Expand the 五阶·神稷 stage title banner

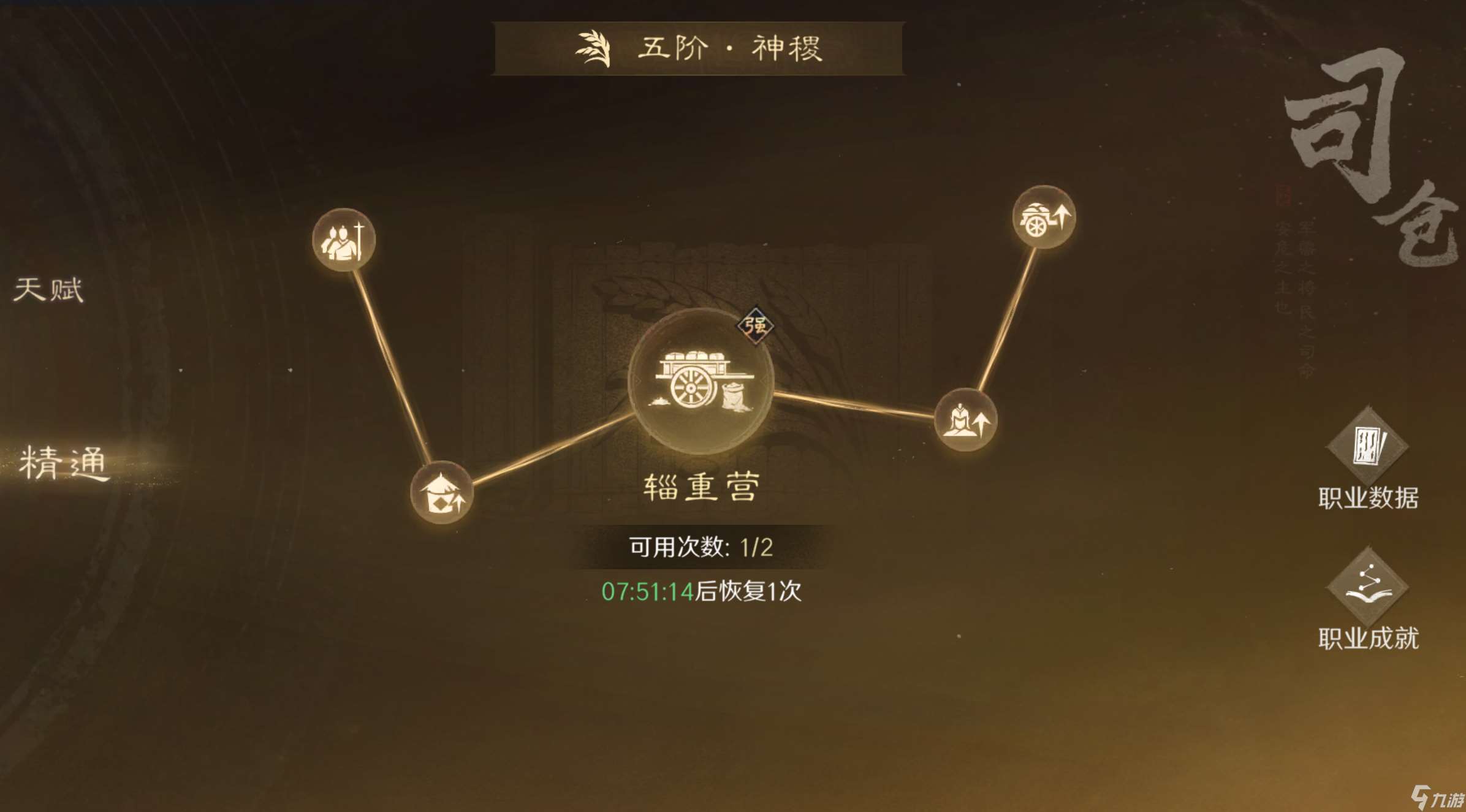tap(699, 49)
